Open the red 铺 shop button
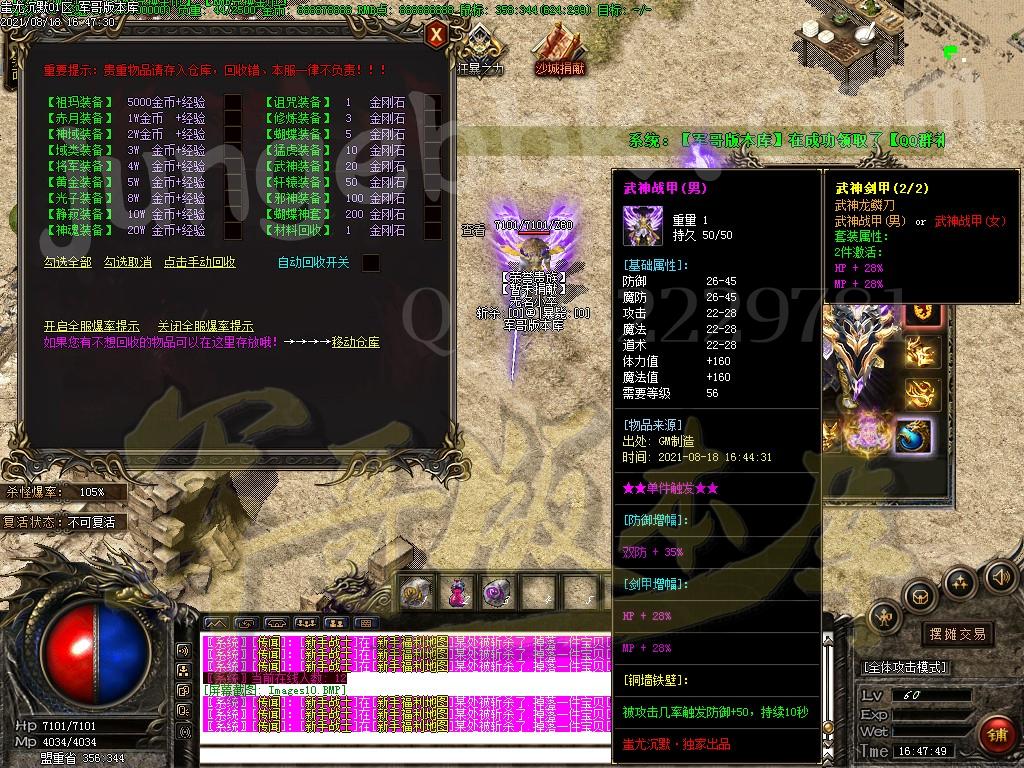1024x768 pixels. pyautogui.click(x=994, y=735)
